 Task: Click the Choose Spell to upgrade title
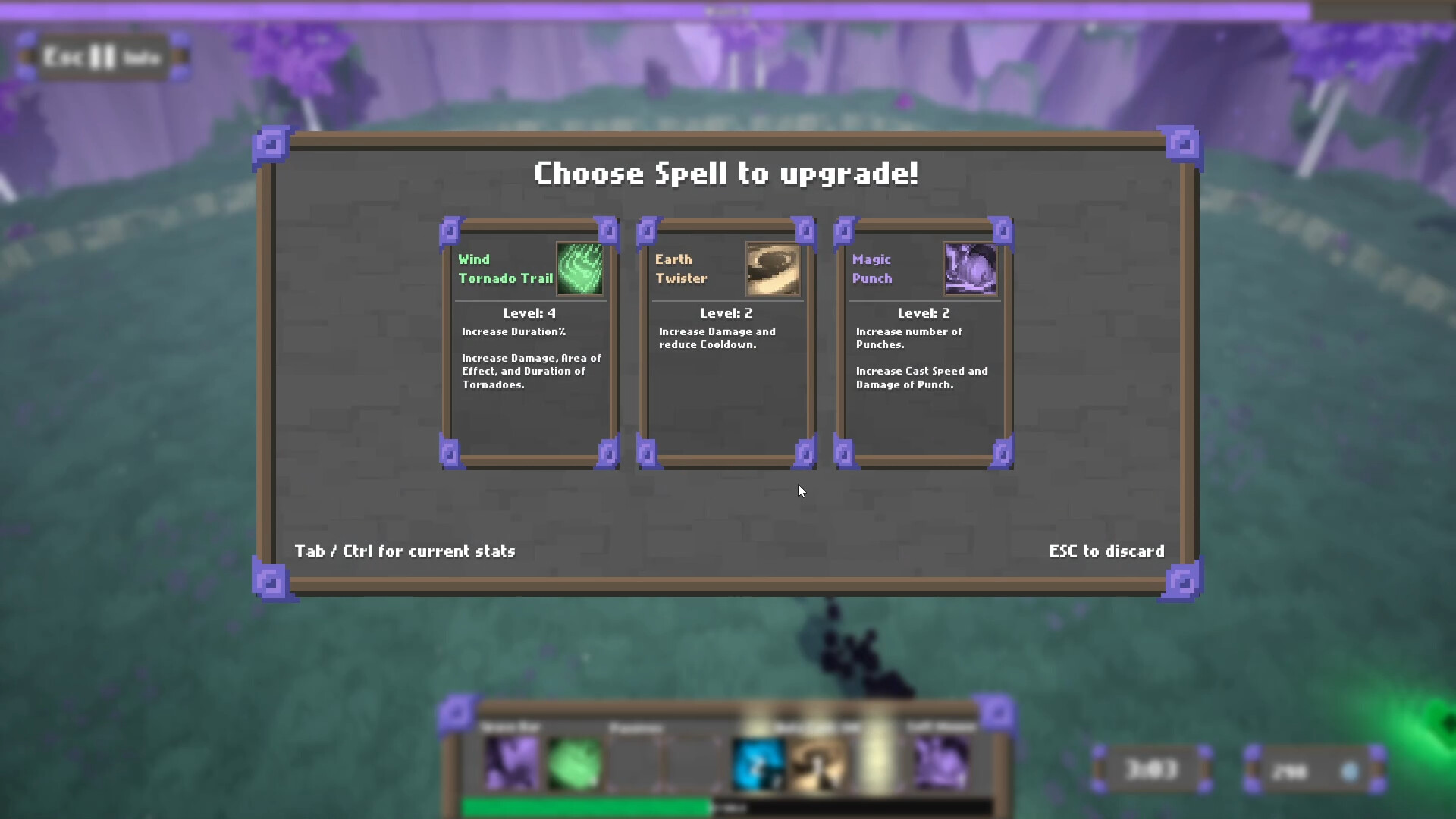pos(726,173)
